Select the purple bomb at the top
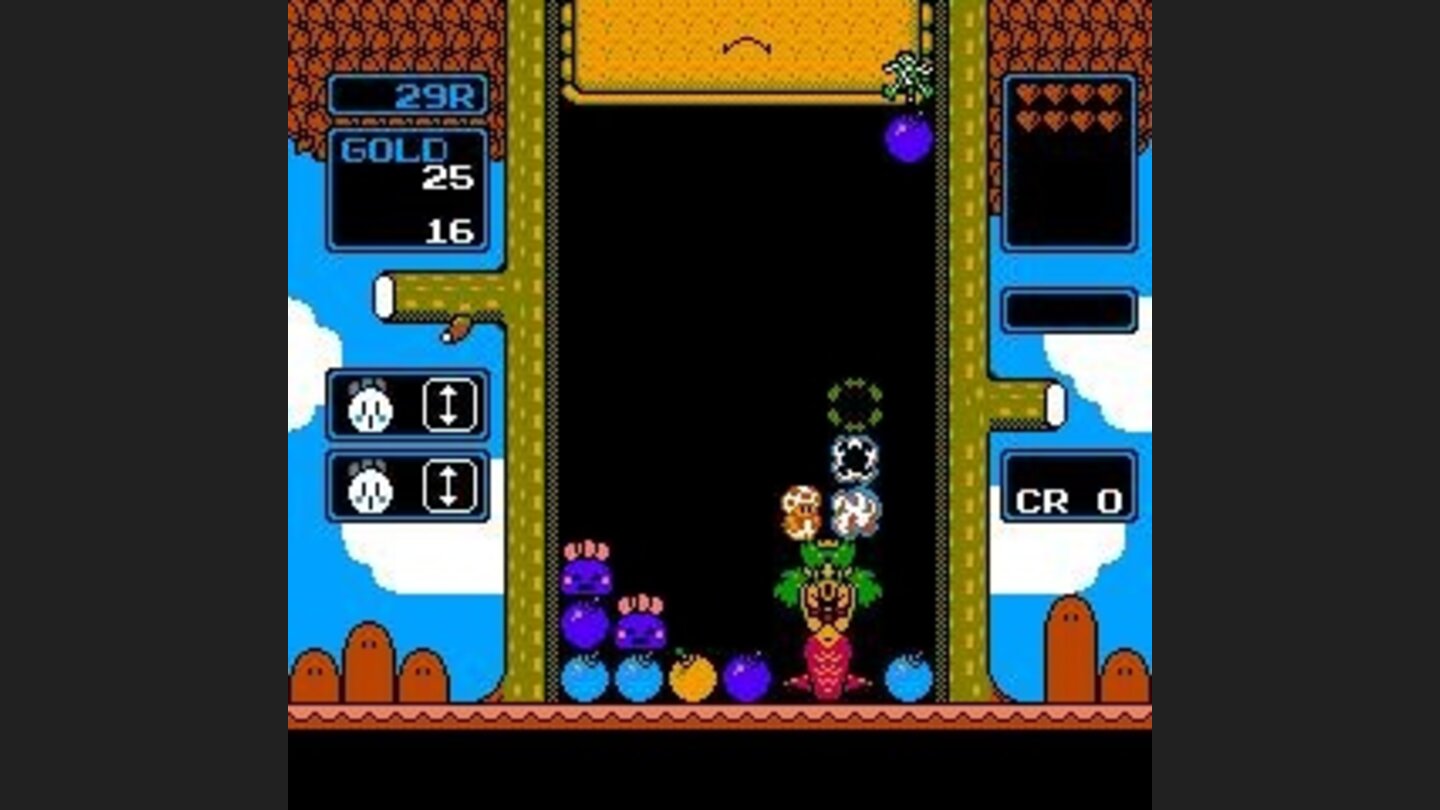This screenshot has height=810, width=1440. point(906,140)
